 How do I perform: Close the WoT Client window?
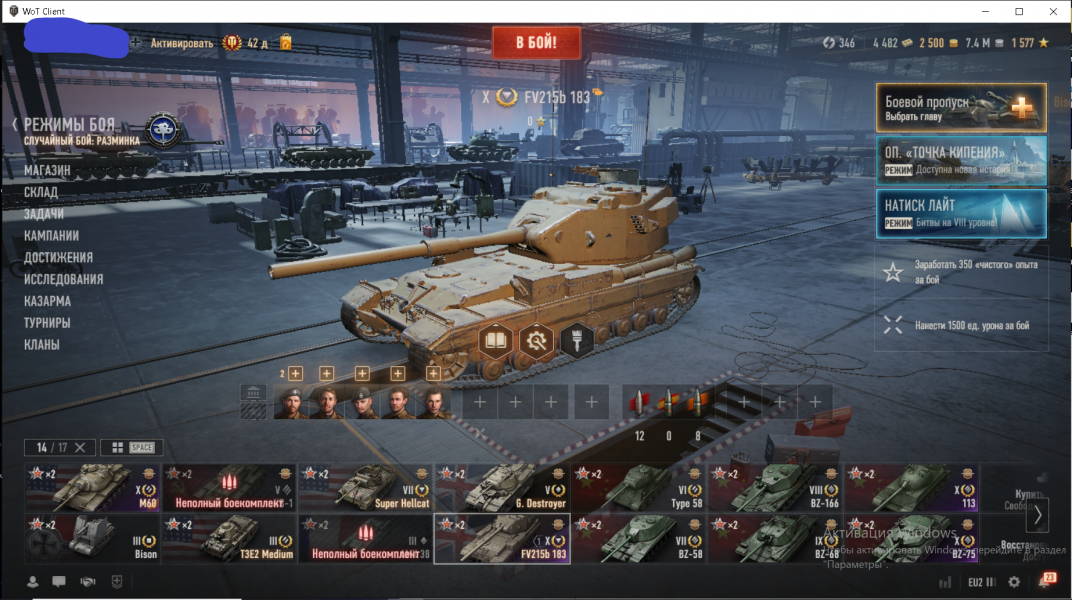coord(1052,11)
